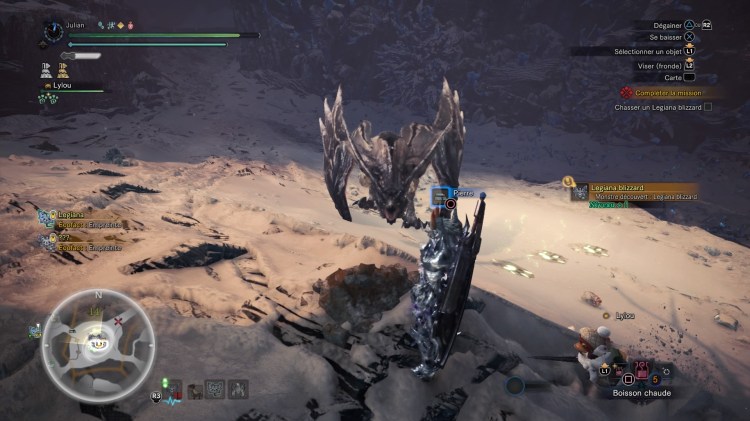Click the quest clock beside Julian's name

point(53,32)
